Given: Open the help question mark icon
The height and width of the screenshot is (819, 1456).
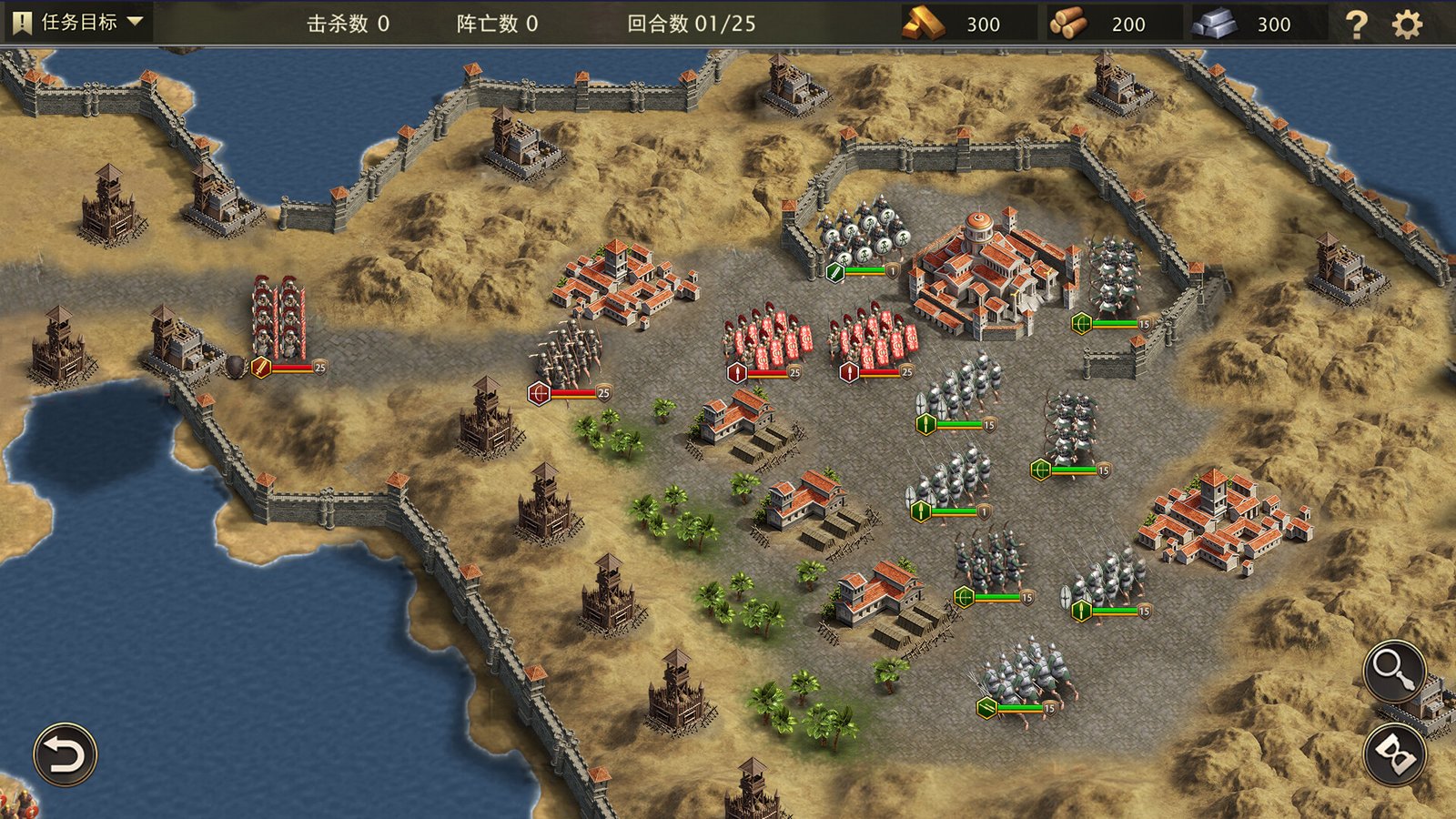Looking at the screenshot, I should click(1357, 25).
